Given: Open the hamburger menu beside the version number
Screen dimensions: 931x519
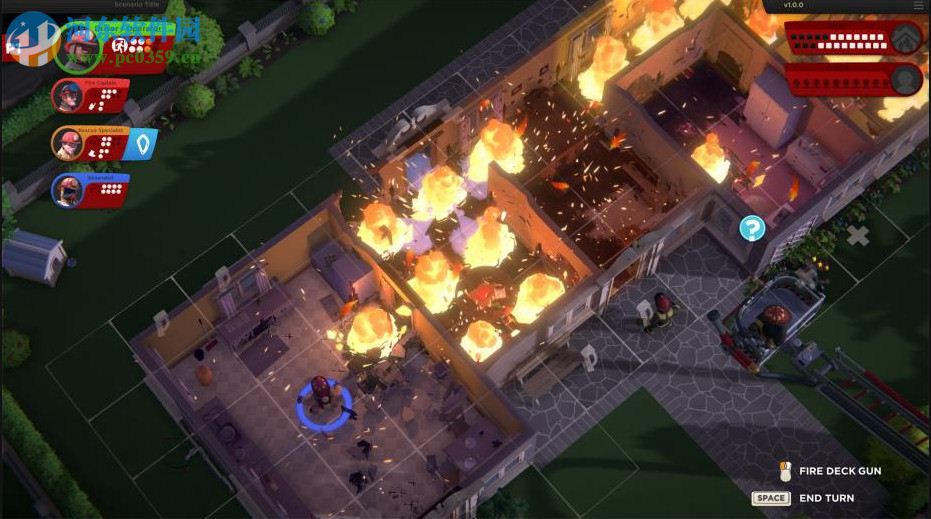Looking at the screenshot, I should point(918,6).
